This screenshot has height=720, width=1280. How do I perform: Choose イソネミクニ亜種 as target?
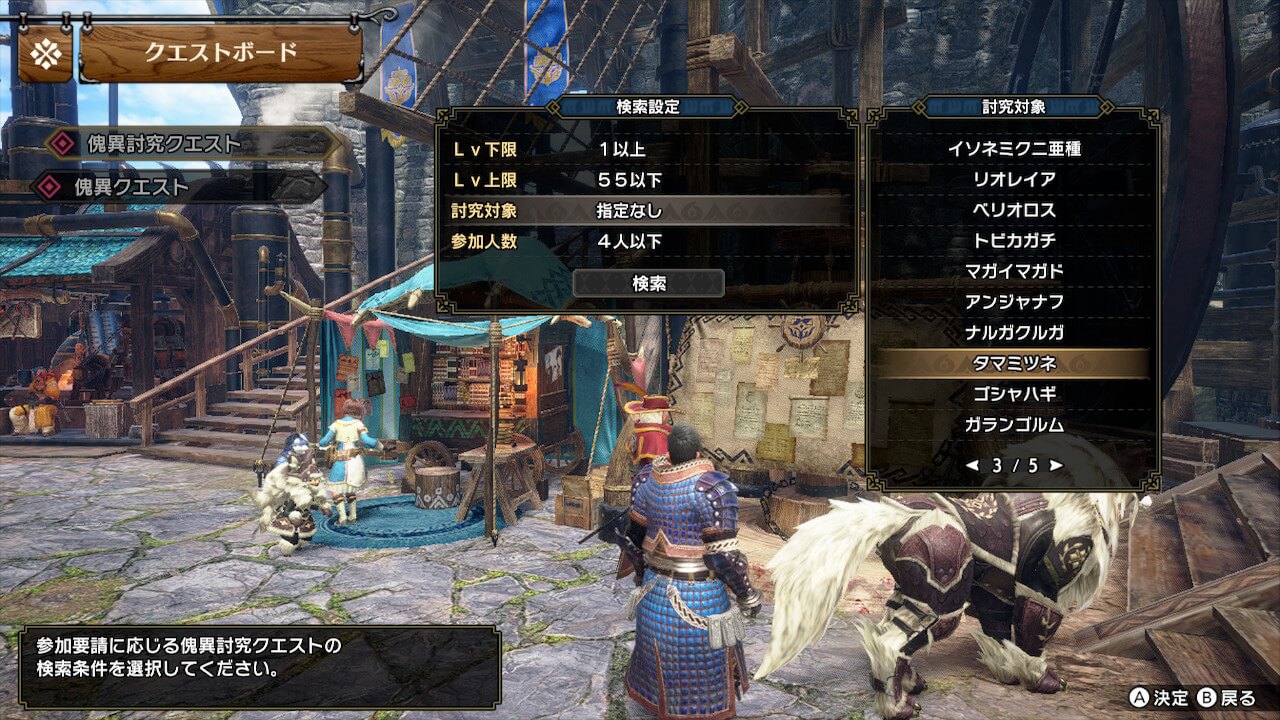pos(1014,149)
